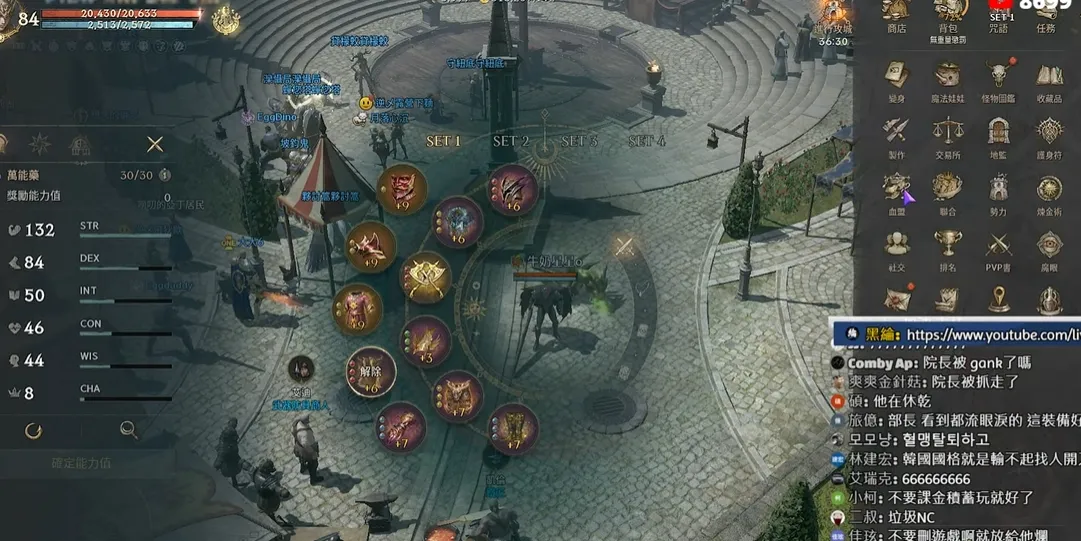The image size is (1081, 541).
Task: Choose the red demon mask +9 slot
Action: [x=402, y=188]
